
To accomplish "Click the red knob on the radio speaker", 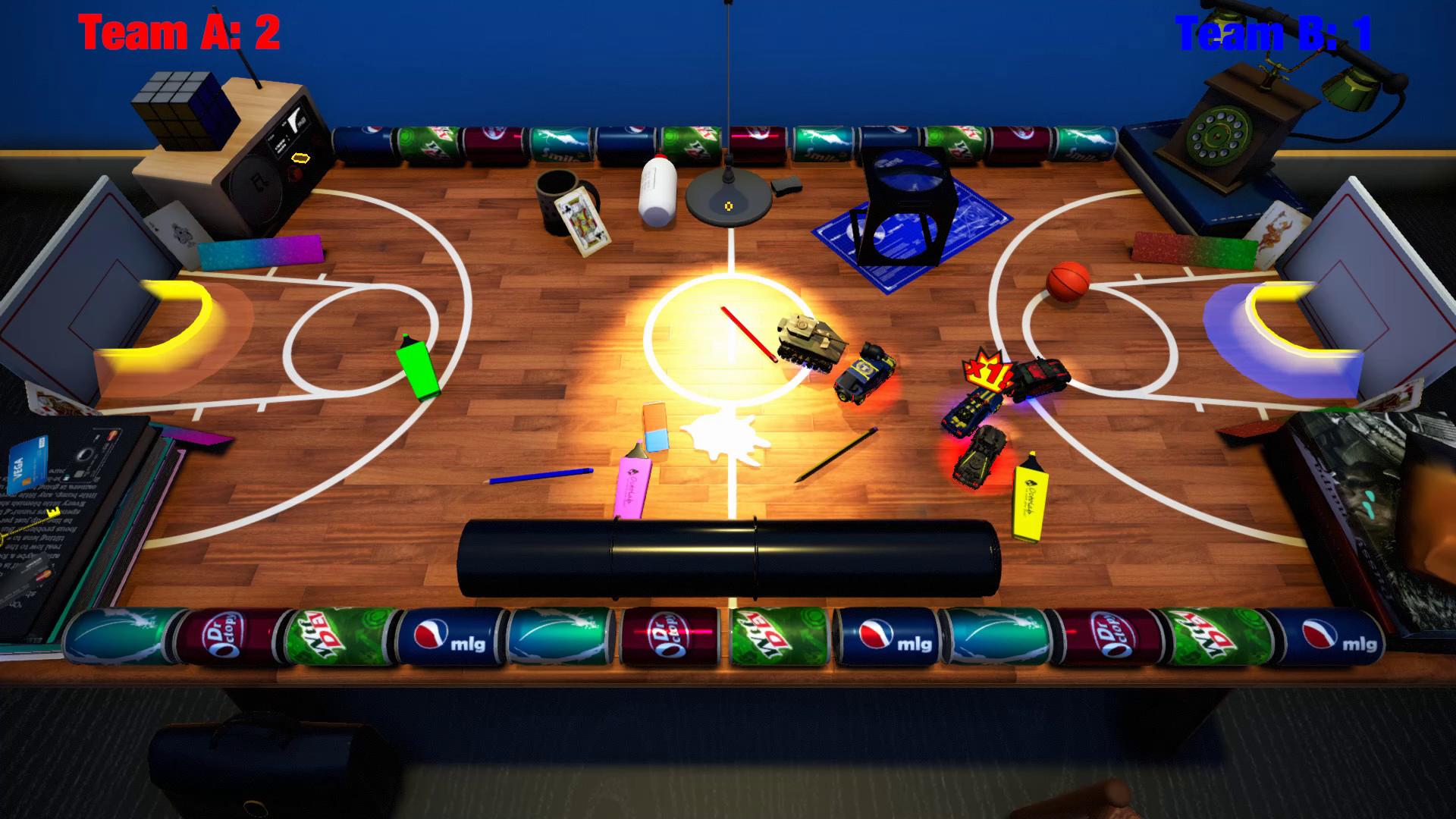I will click(x=295, y=173).
